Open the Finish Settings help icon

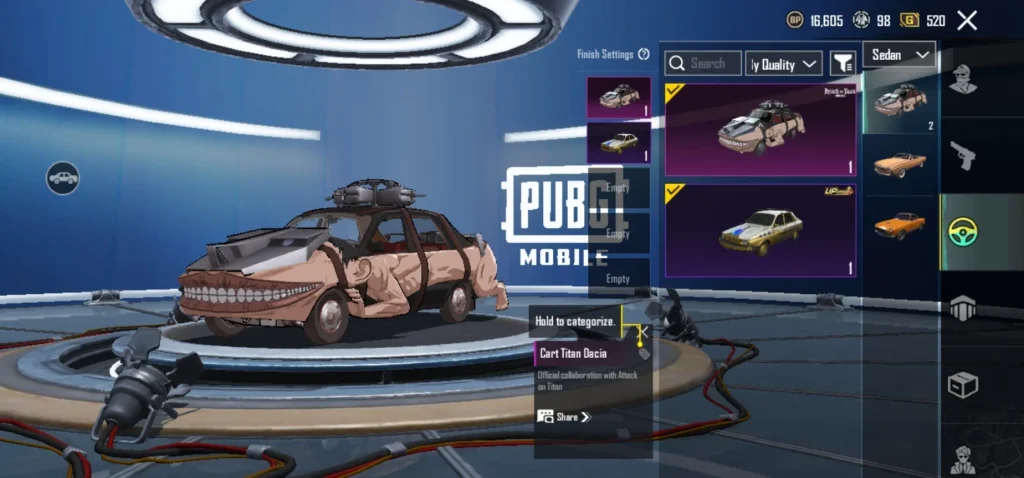click(643, 55)
